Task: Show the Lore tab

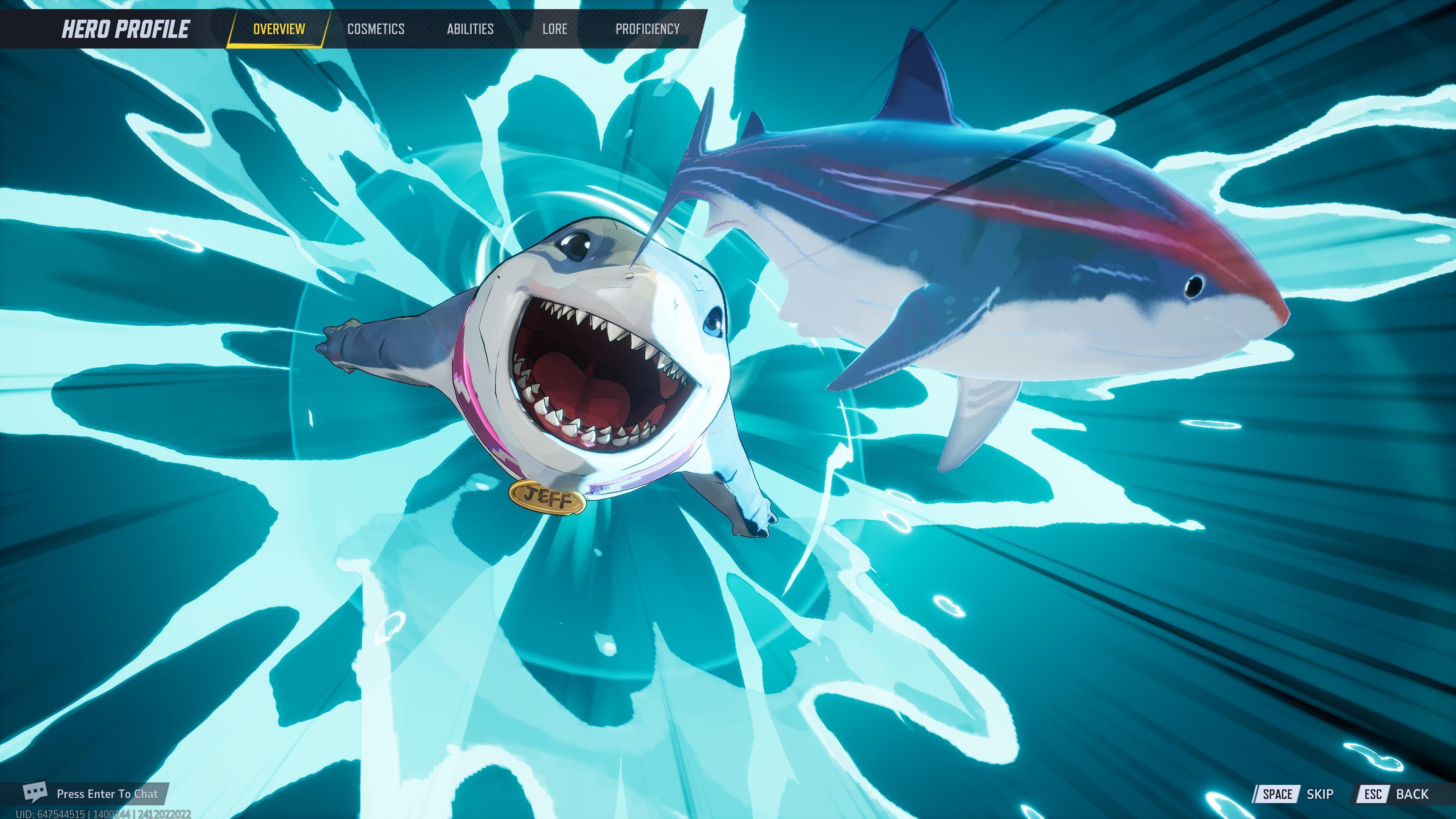Action: 554,29
